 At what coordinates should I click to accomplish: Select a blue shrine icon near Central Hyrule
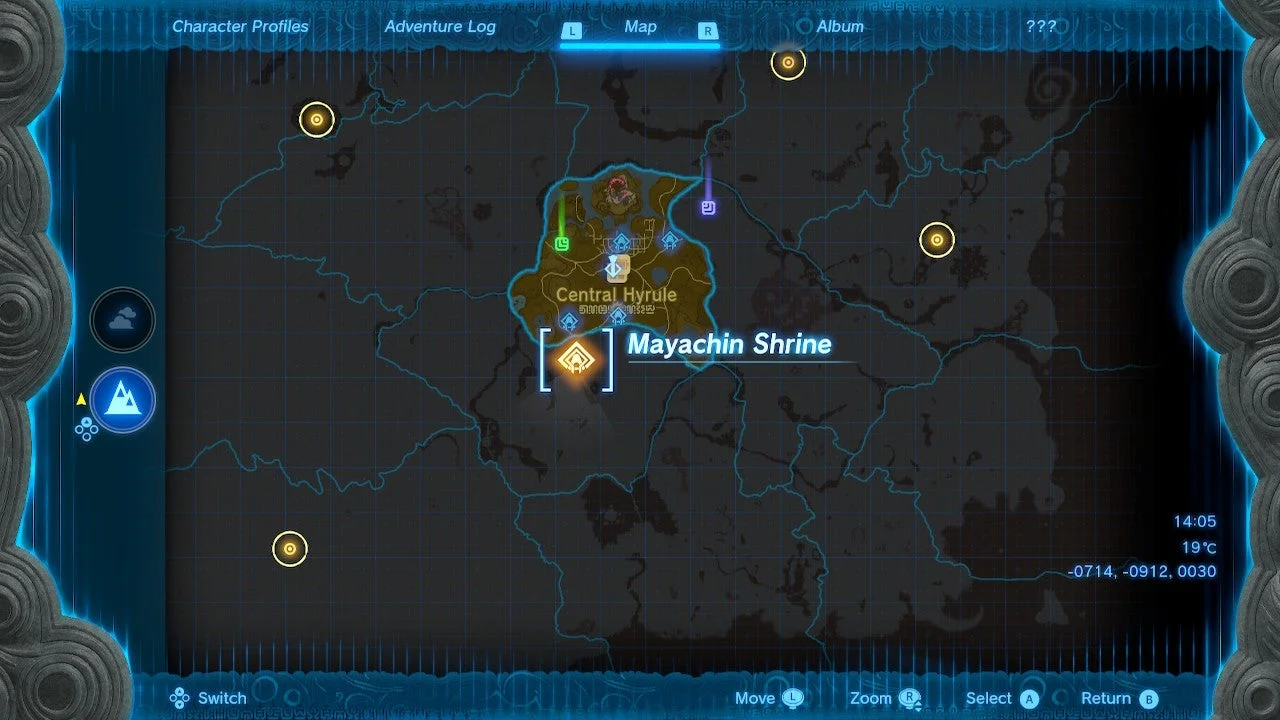[x=623, y=242]
